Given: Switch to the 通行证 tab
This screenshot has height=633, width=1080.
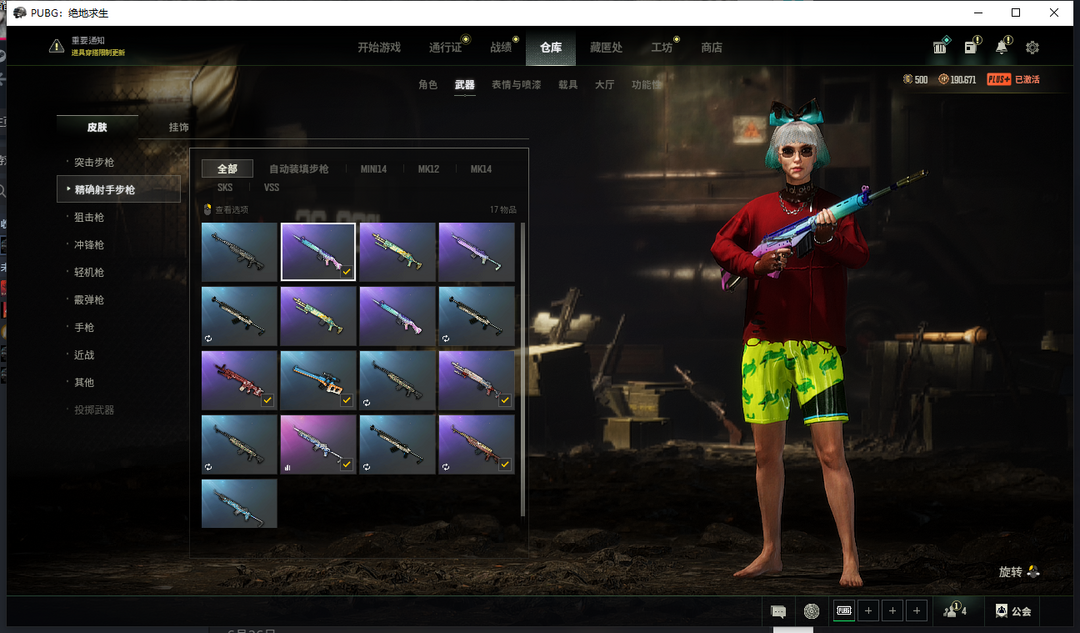Looking at the screenshot, I should pyautogui.click(x=445, y=47).
